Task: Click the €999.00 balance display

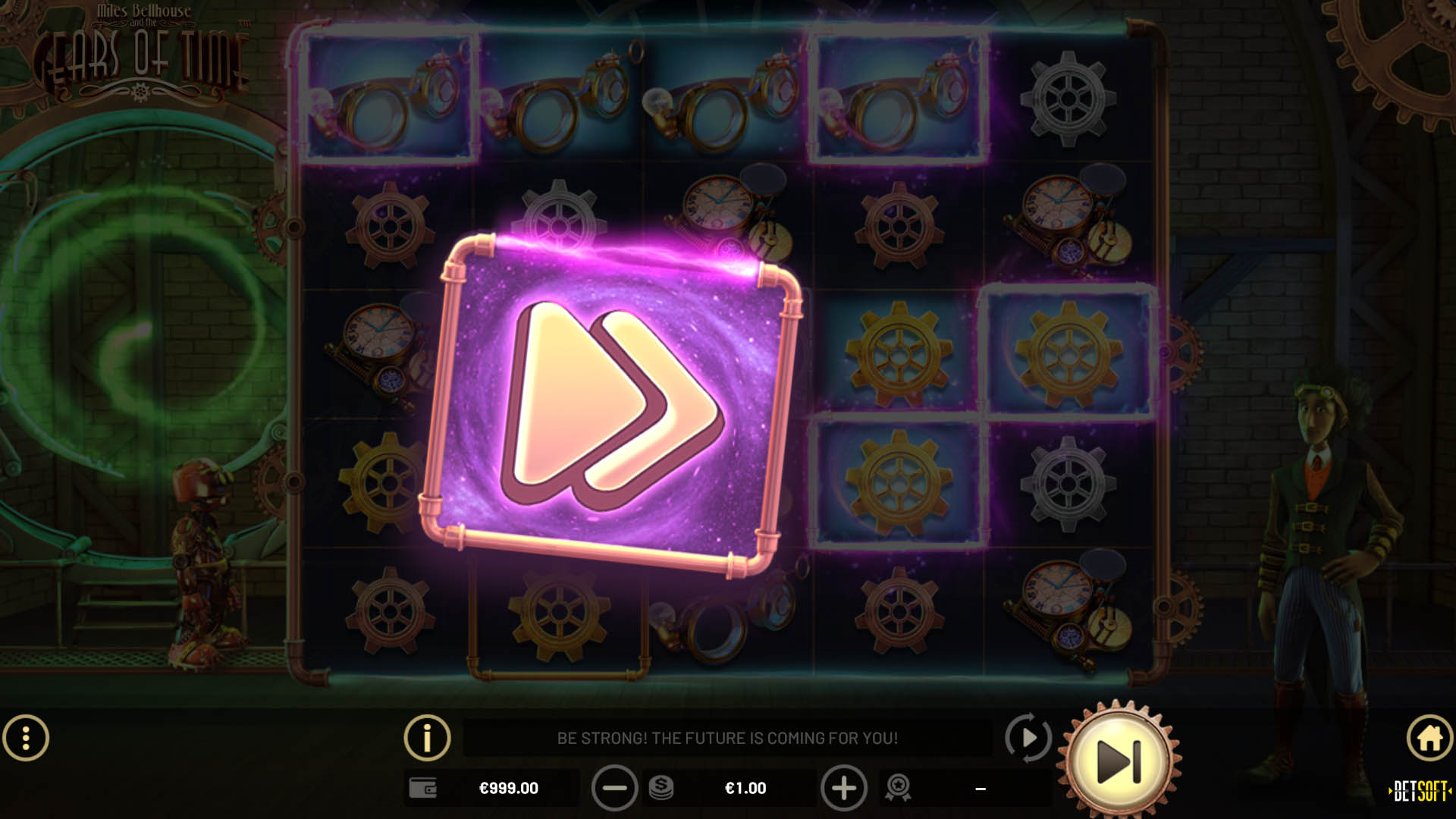Action: click(x=508, y=788)
